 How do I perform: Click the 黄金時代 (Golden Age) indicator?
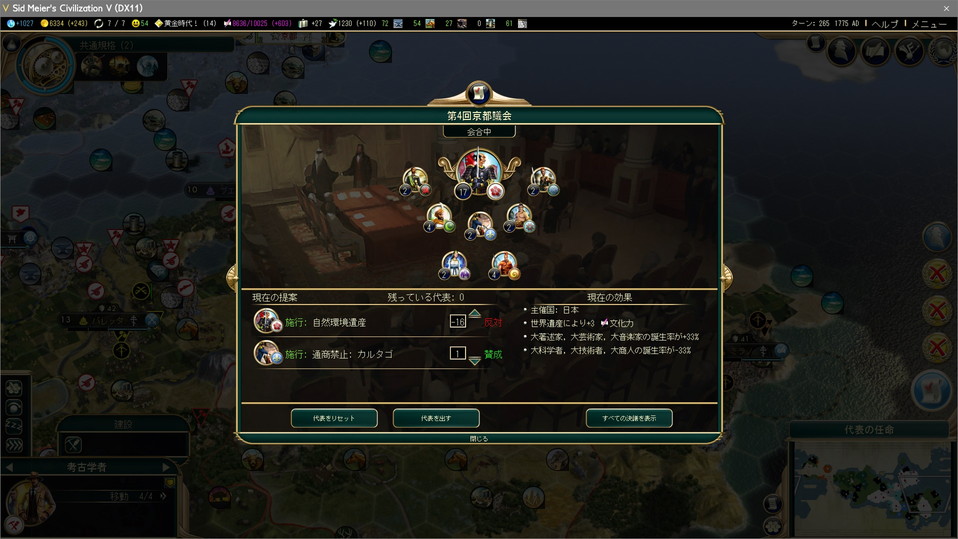click(185, 23)
